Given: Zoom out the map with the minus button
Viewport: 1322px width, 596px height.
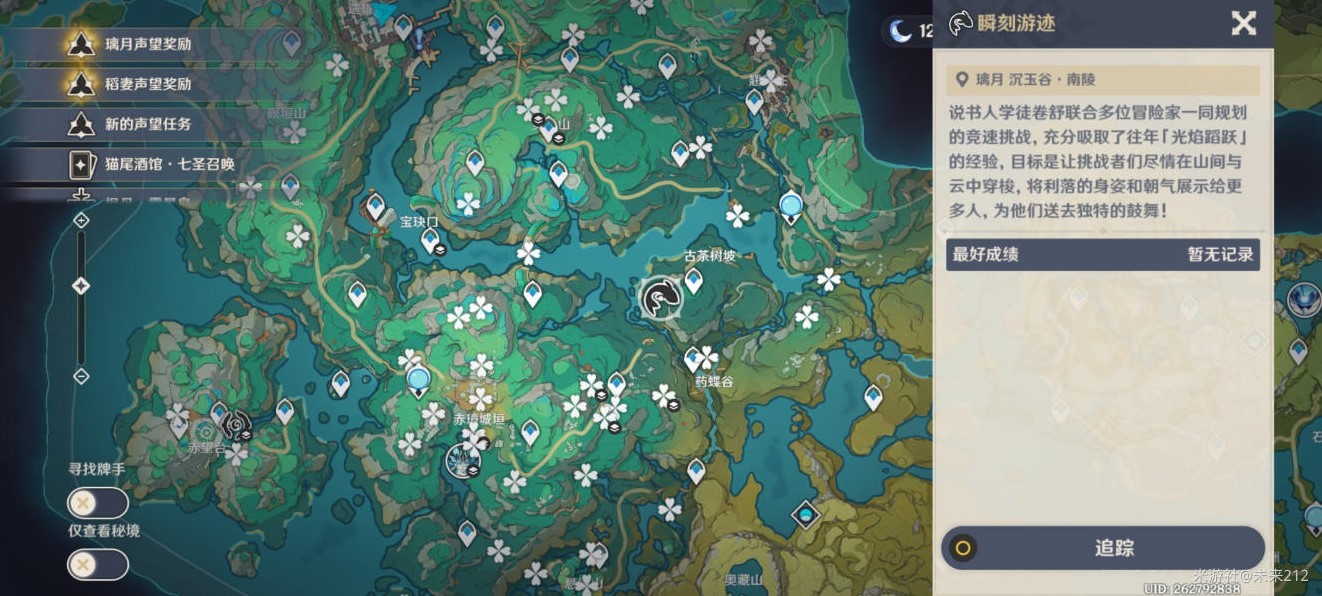Looking at the screenshot, I should coord(81,376).
